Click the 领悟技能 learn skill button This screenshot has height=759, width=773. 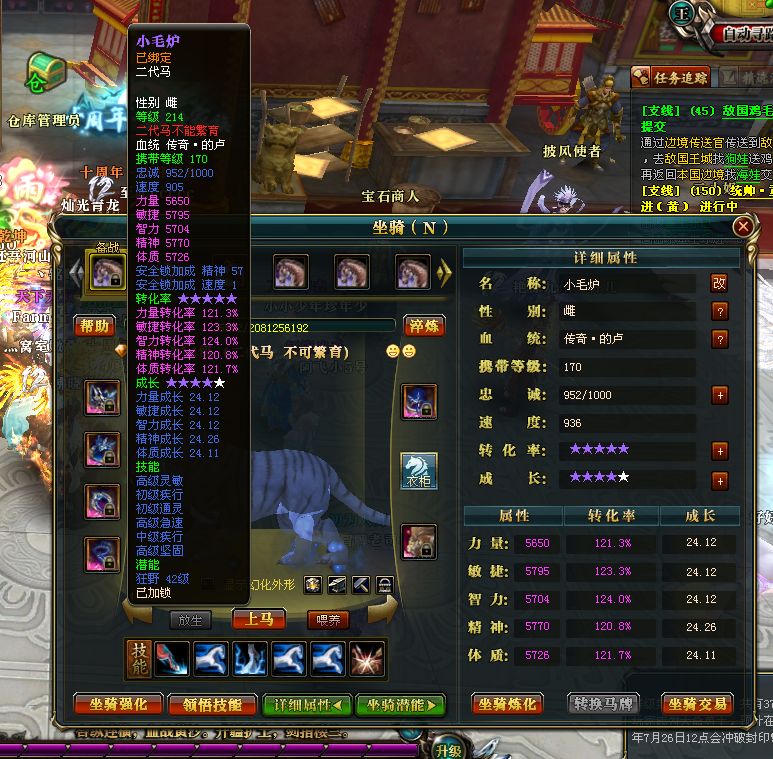pos(207,704)
